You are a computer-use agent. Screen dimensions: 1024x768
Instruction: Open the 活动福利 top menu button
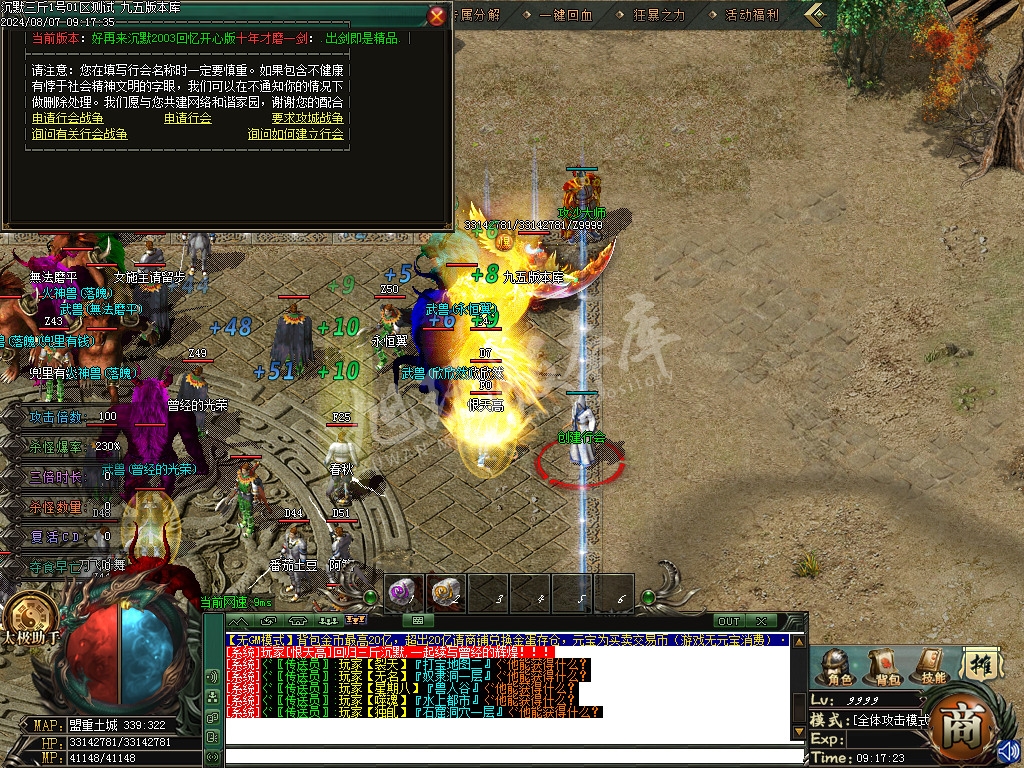coord(752,15)
